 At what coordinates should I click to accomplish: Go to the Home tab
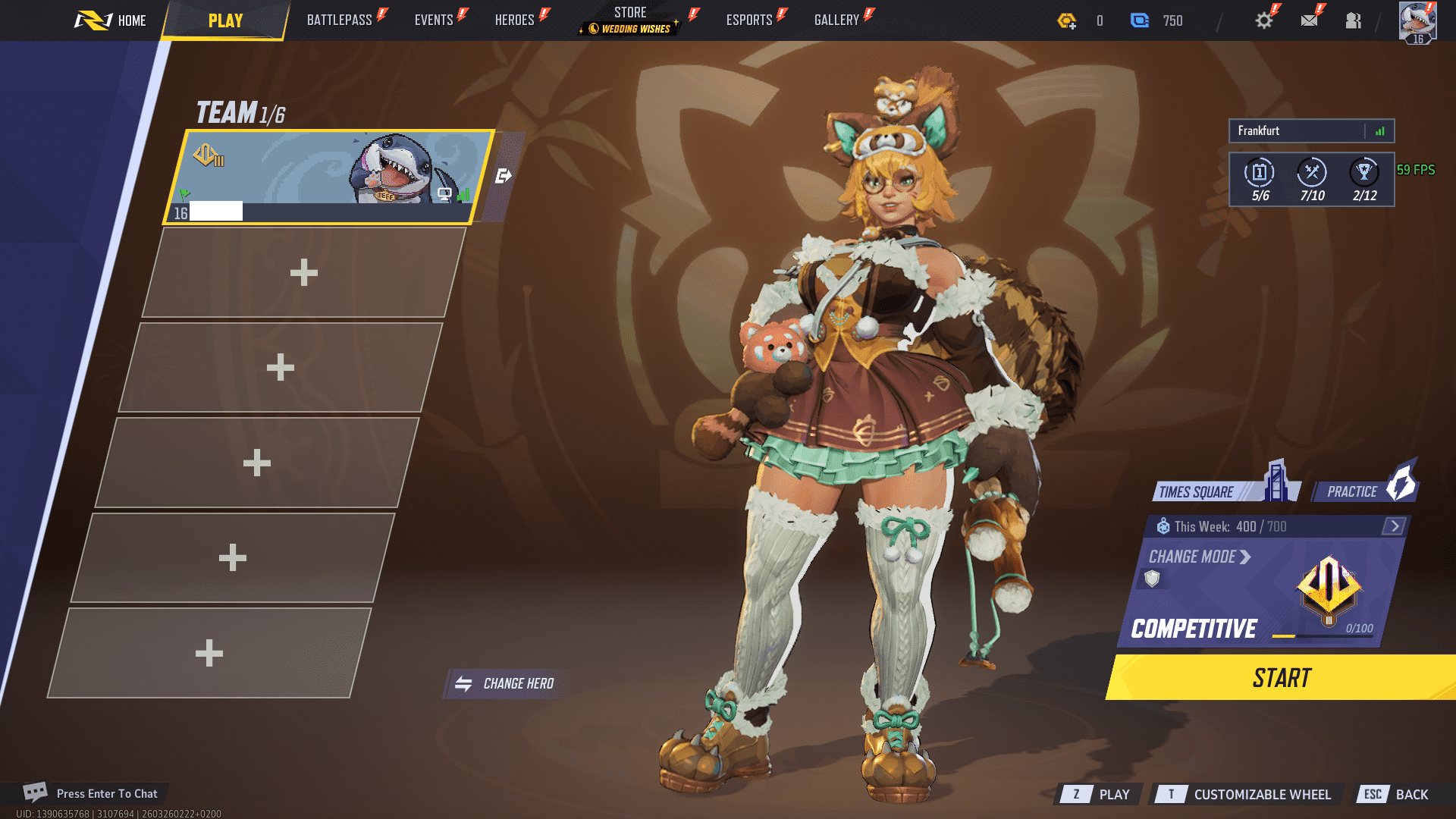(111, 20)
